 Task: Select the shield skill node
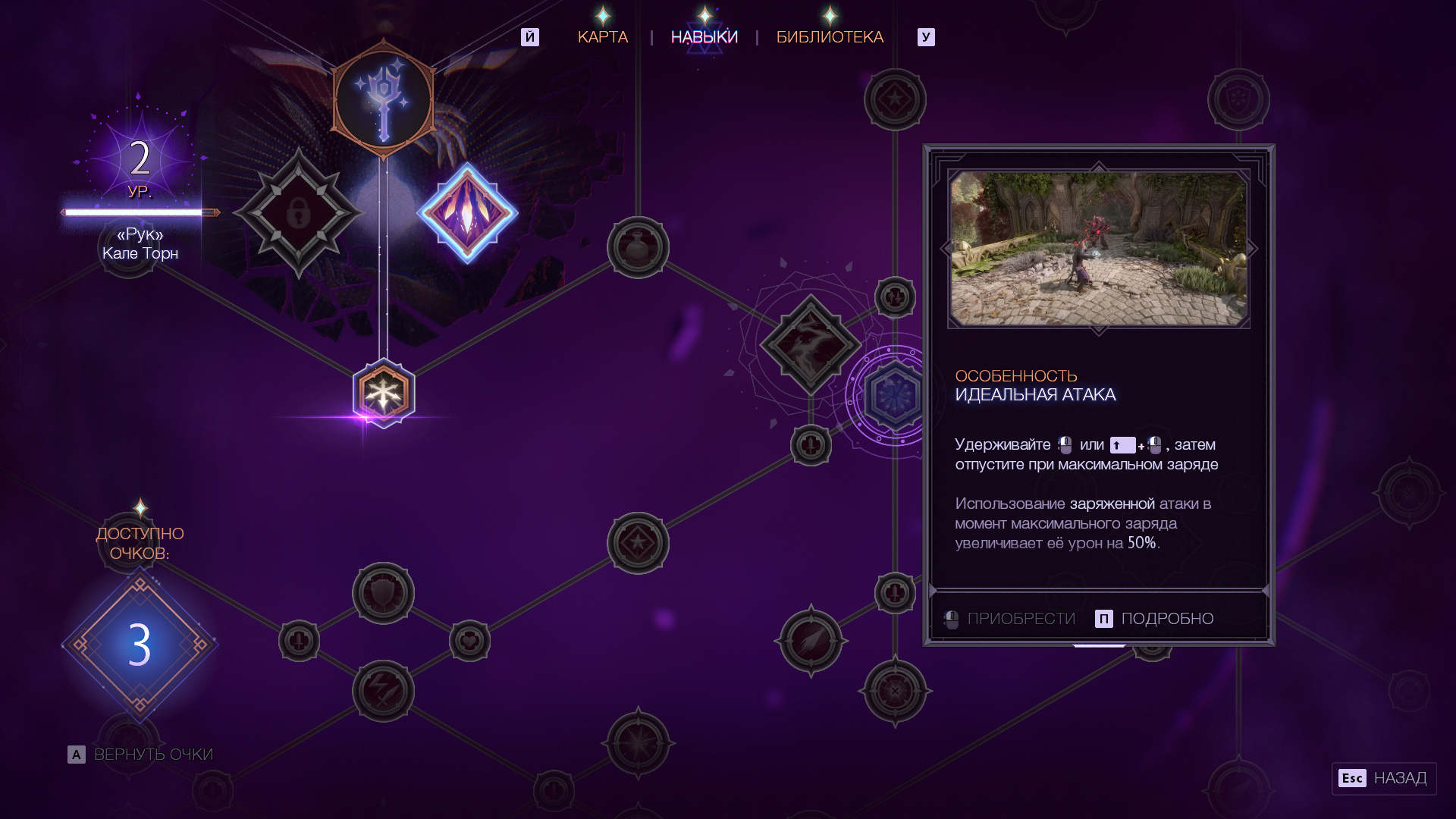(383, 593)
